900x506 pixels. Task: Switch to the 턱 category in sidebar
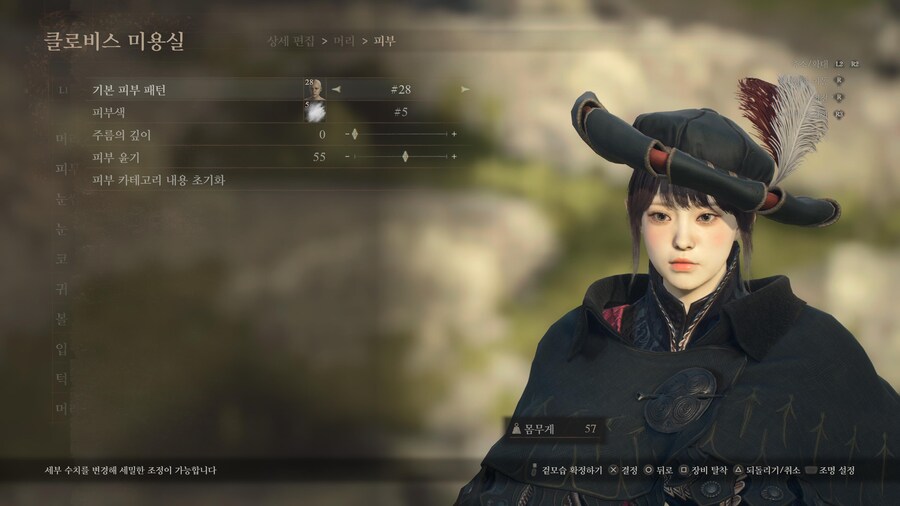click(62, 379)
